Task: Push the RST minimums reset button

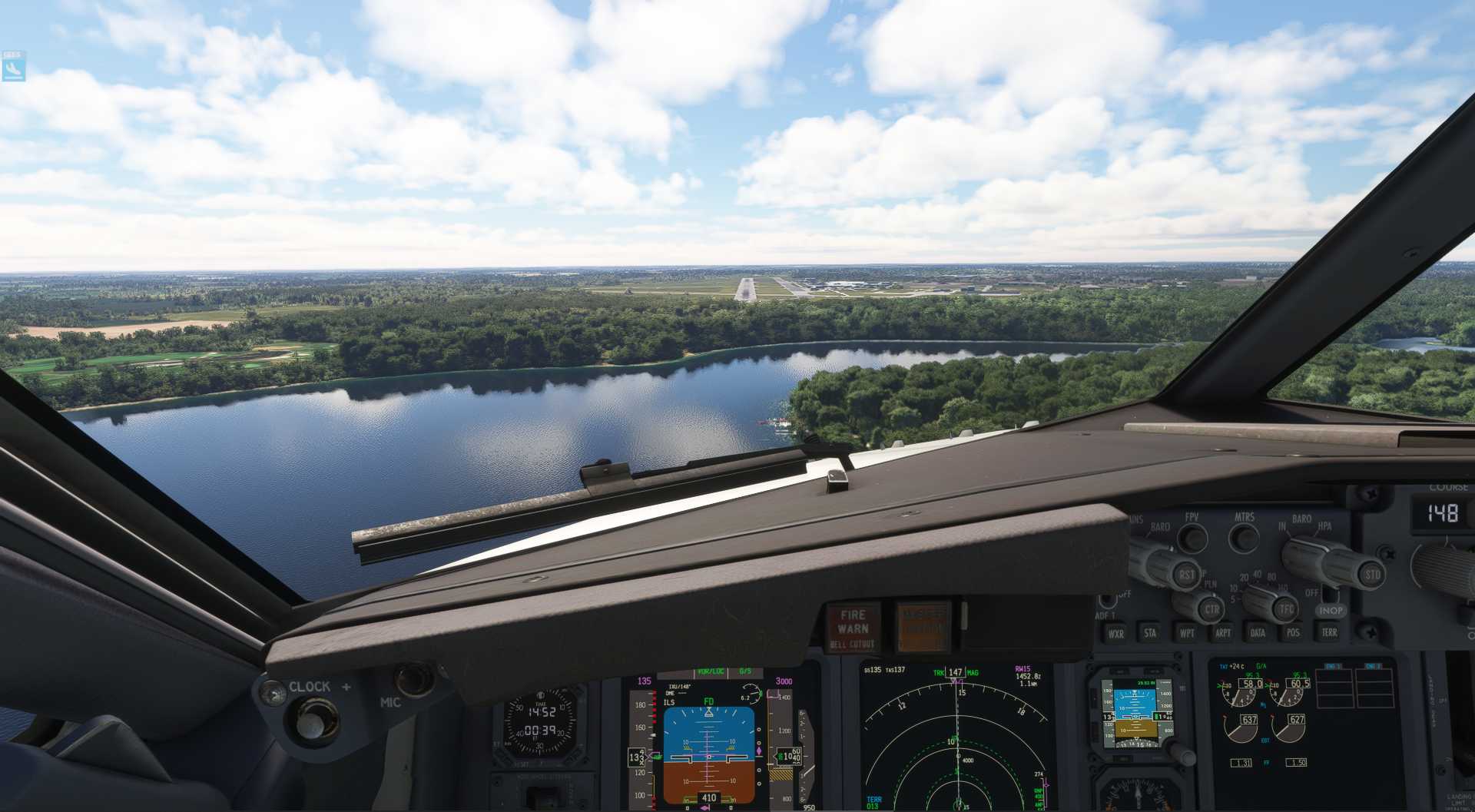Action: [1187, 574]
